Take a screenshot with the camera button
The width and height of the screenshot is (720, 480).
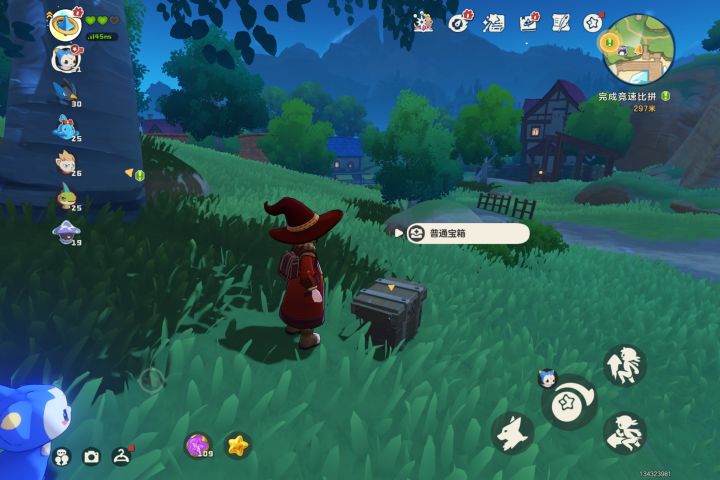91,457
